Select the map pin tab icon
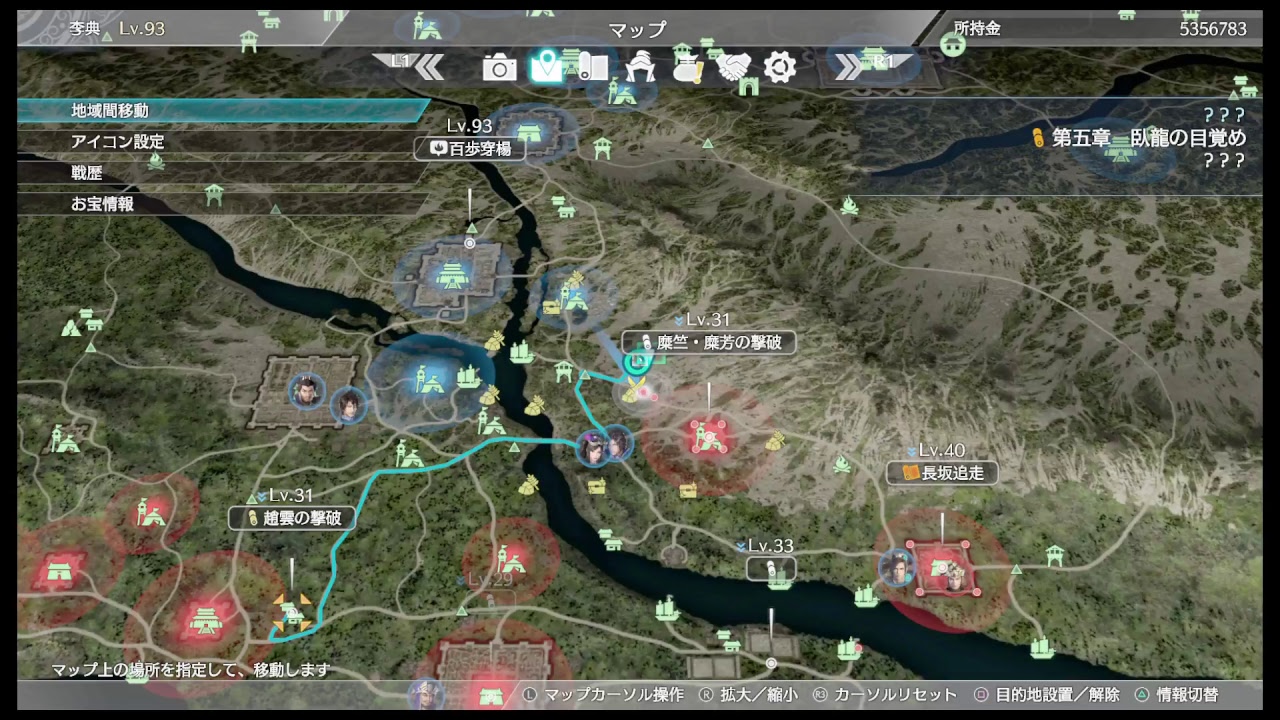 point(548,66)
